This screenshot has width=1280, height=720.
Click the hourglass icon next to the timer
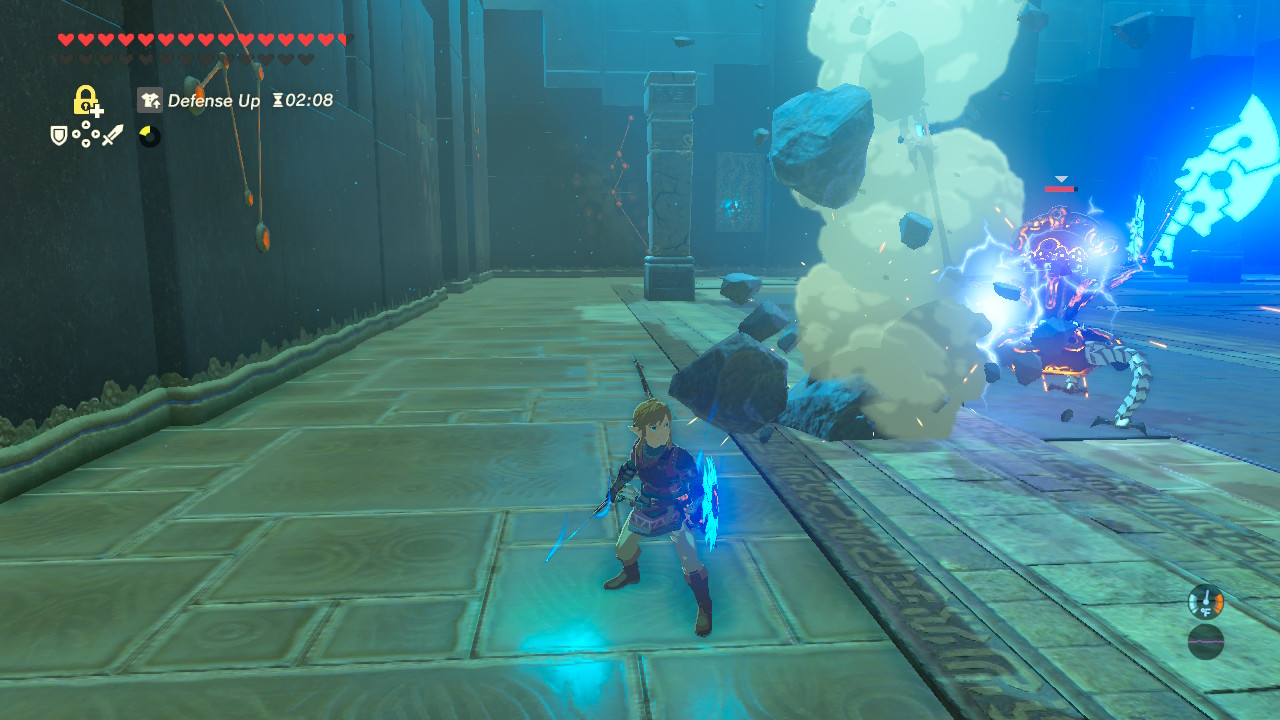click(x=279, y=101)
